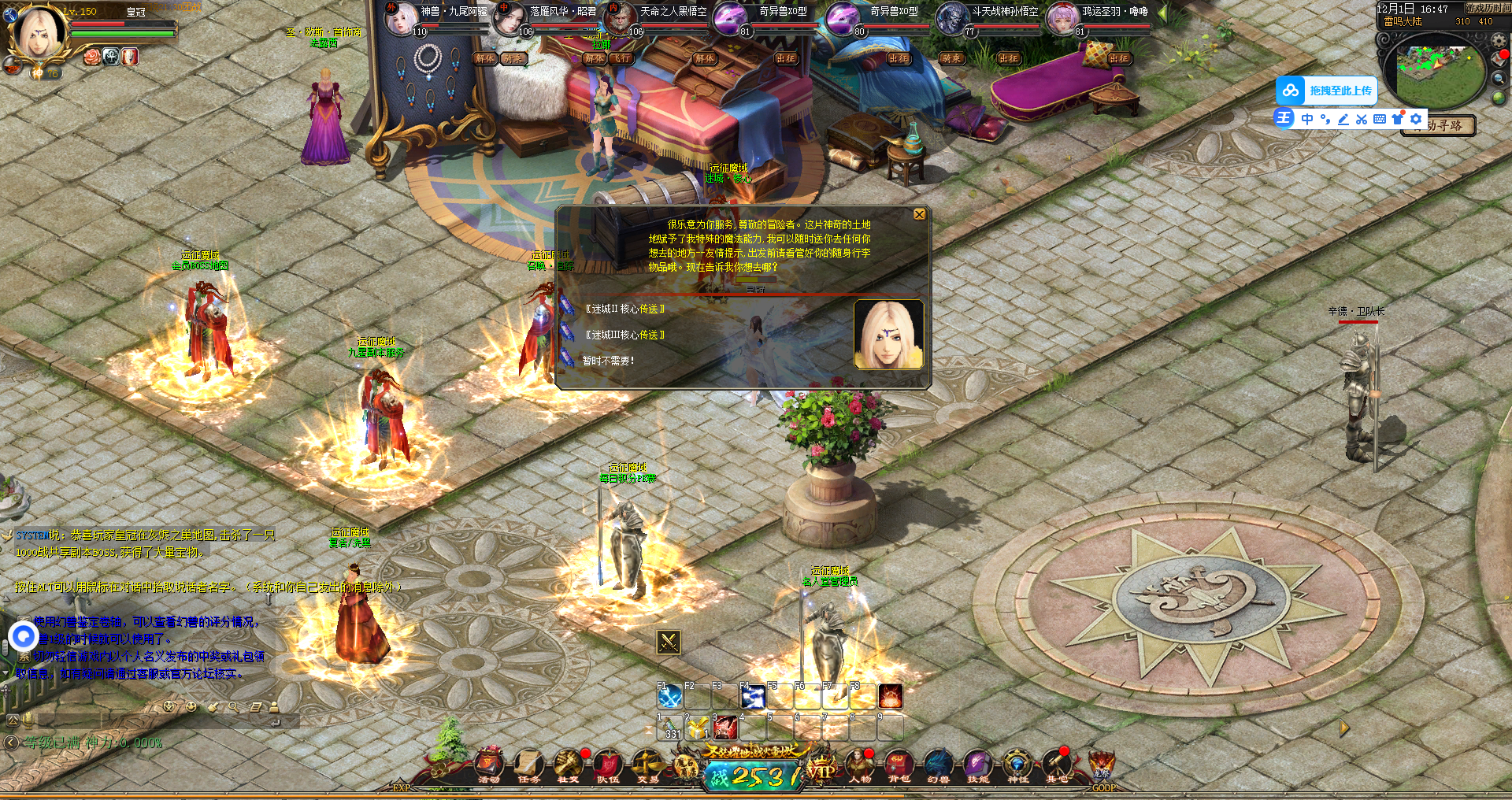Open the minimap gear settings button
This screenshot has height=800, width=1512.
pos(1499,41)
